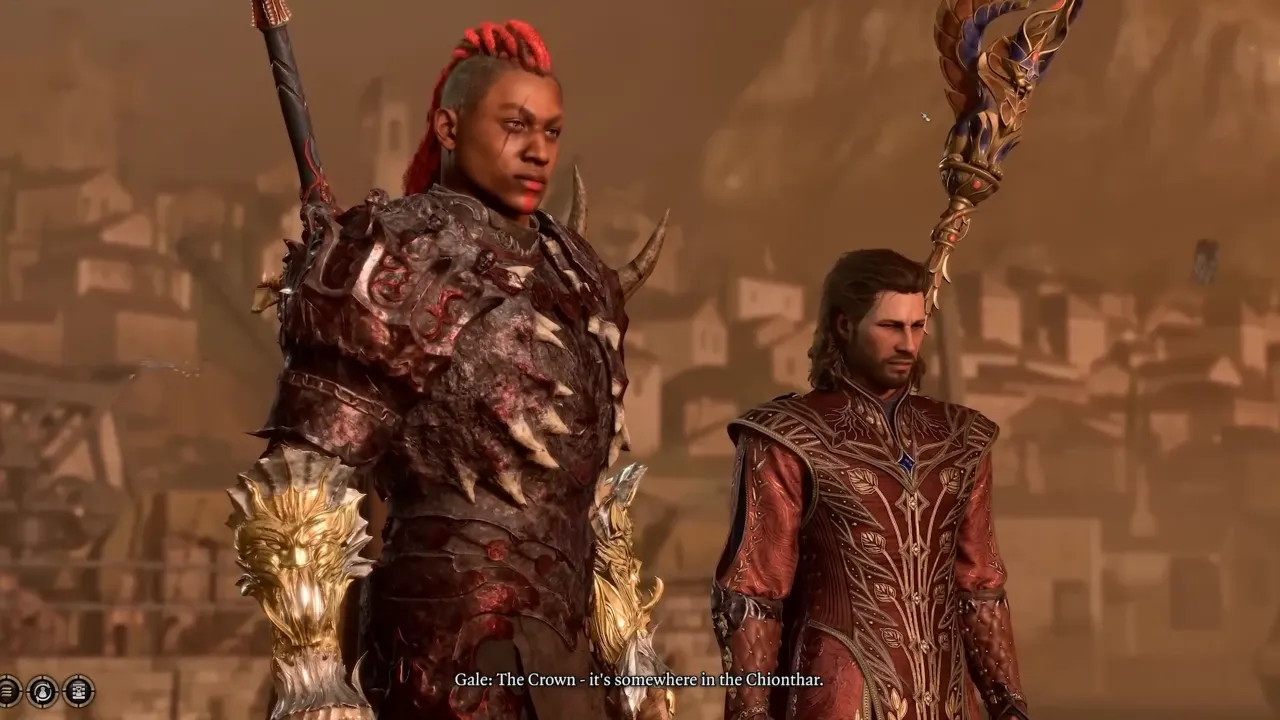Open the three-lines menu icon

[7, 691]
